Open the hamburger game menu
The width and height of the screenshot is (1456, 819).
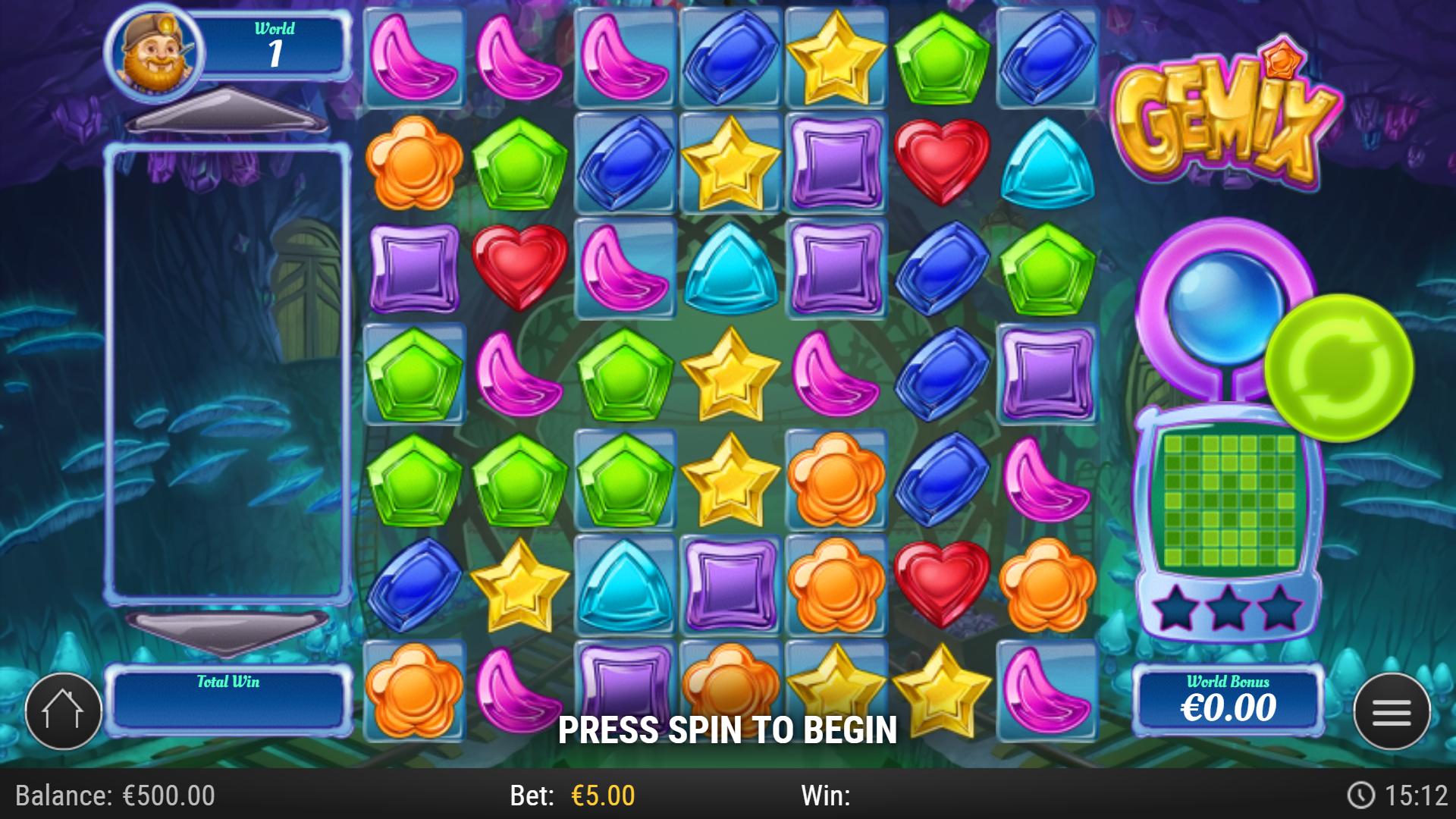[1393, 711]
